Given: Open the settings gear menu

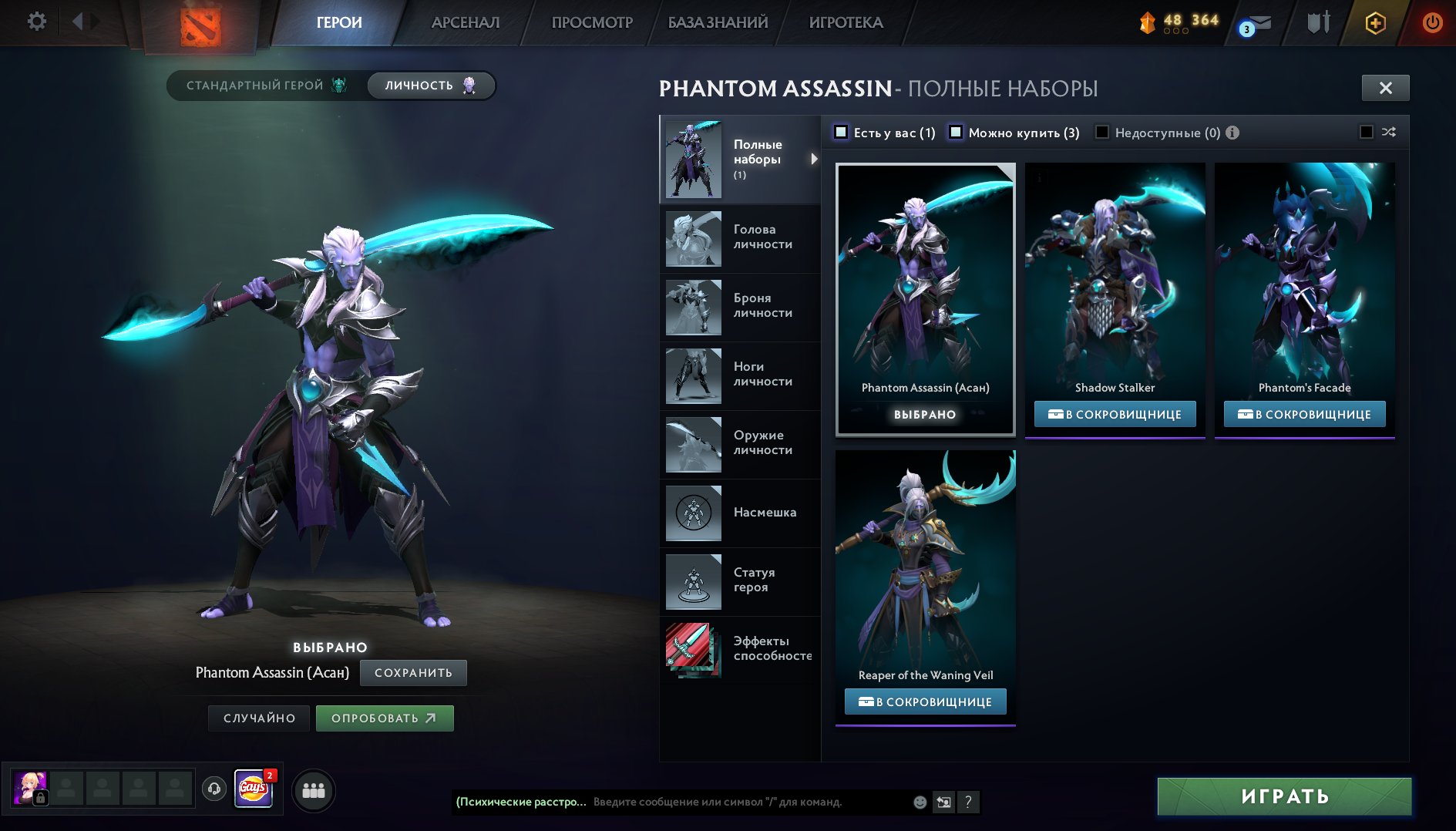Looking at the screenshot, I should coord(36,22).
